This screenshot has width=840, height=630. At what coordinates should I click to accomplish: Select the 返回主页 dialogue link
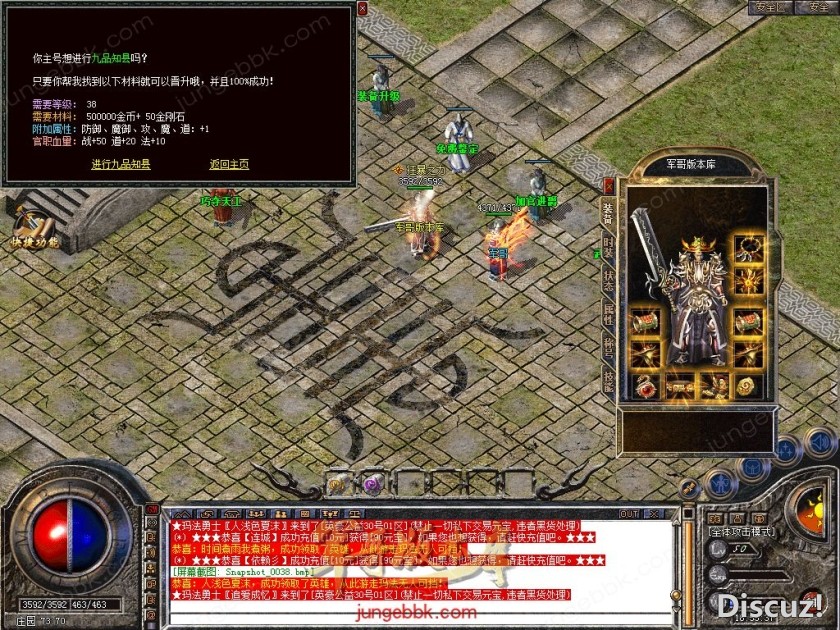click(229, 164)
